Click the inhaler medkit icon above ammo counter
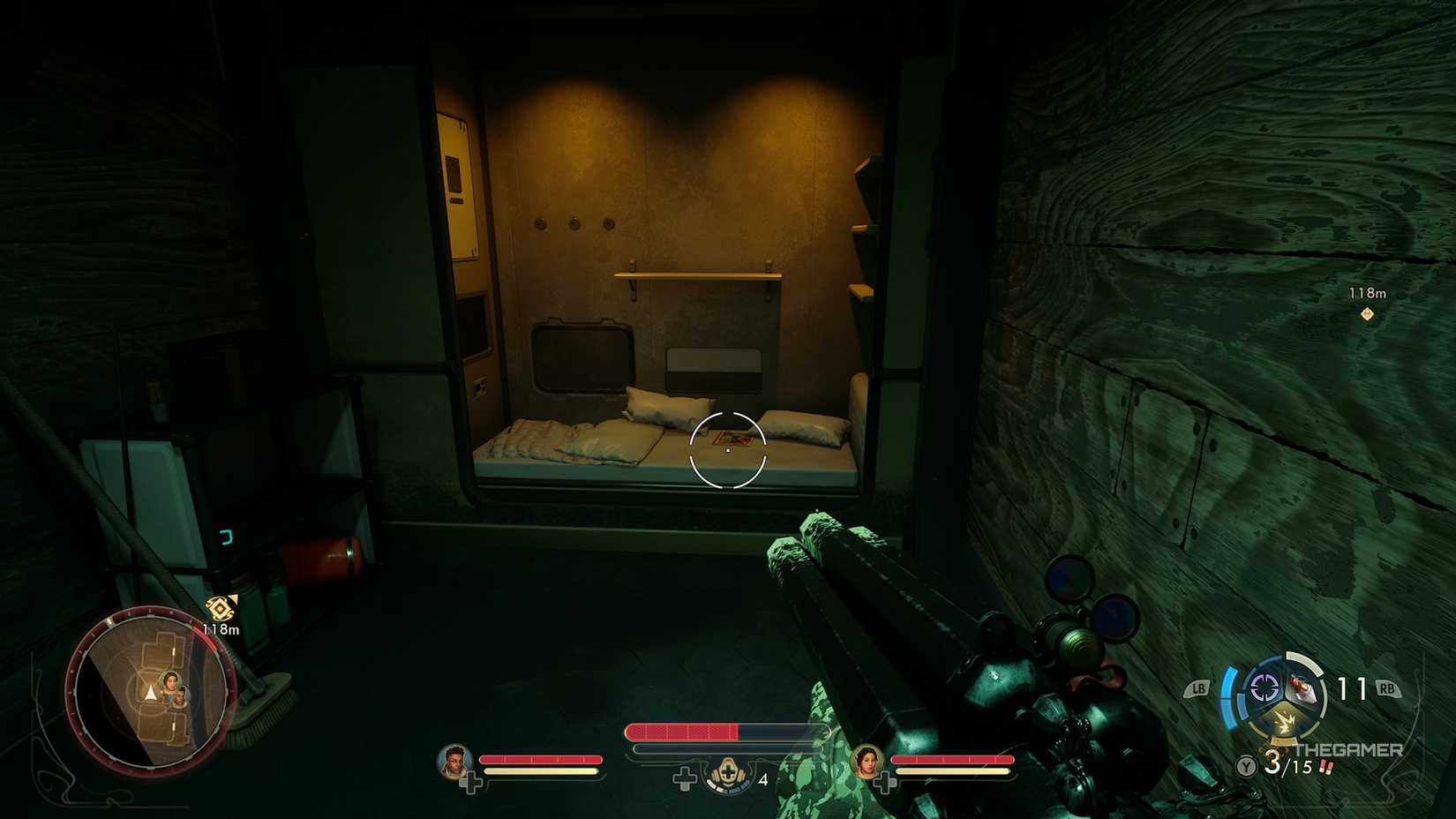The height and width of the screenshot is (819, 1456). coord(727,773)
